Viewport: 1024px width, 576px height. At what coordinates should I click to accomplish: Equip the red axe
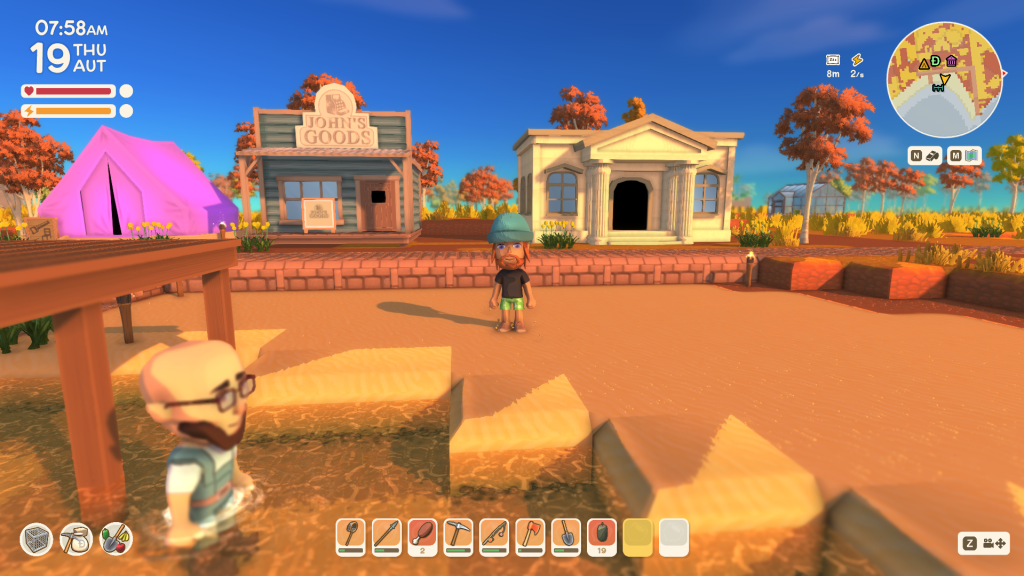[530, 536]
